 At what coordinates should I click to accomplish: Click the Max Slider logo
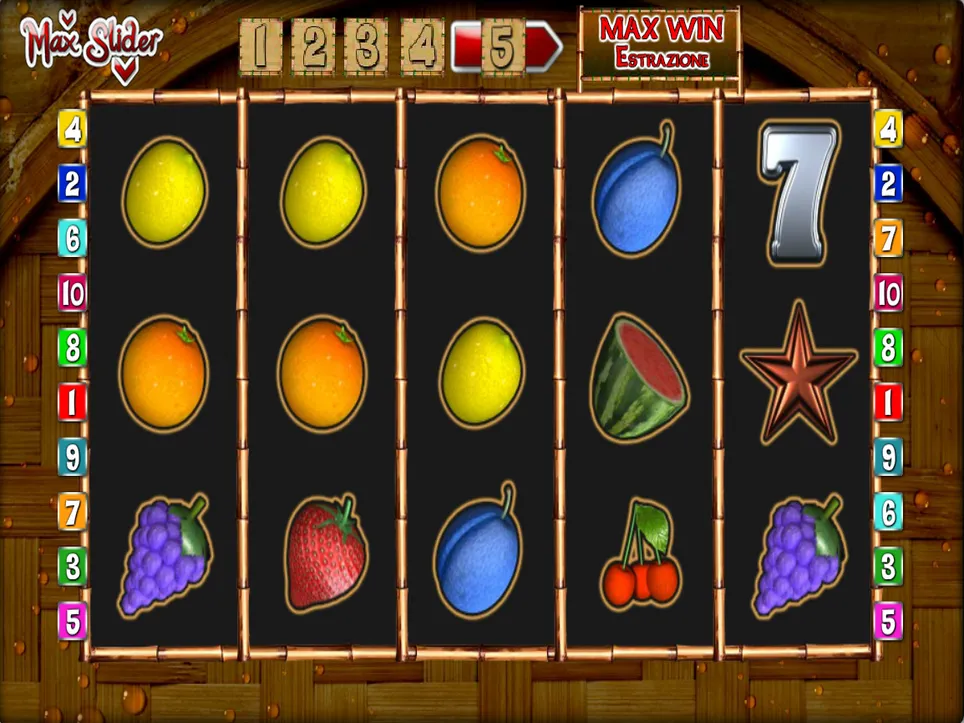coord(90,44)
